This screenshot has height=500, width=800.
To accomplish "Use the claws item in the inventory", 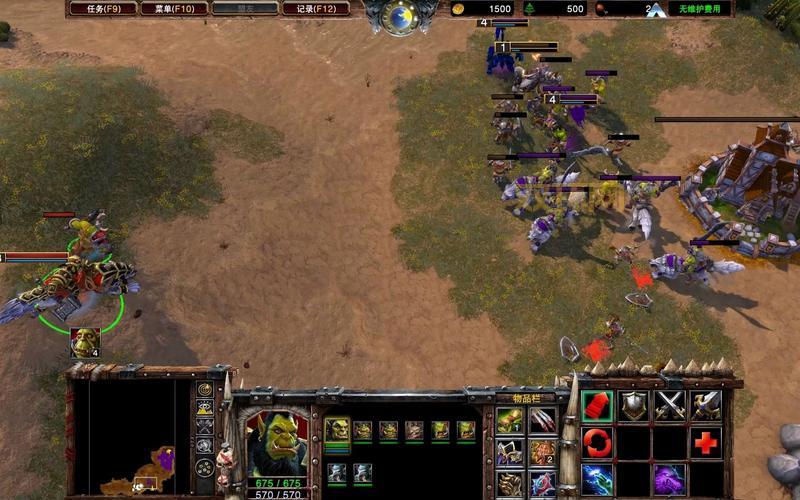I will click(542, 421).
